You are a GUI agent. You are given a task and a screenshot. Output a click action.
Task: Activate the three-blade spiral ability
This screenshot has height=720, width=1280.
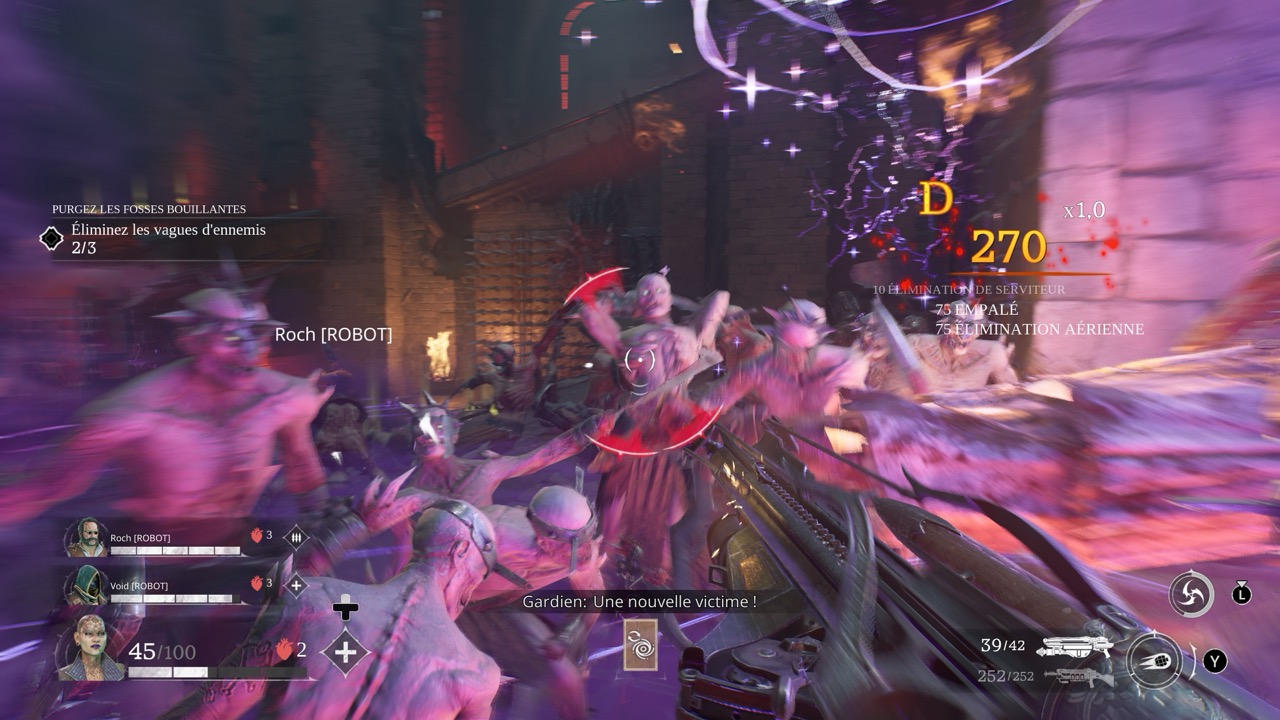click(x=1191, y=594)
